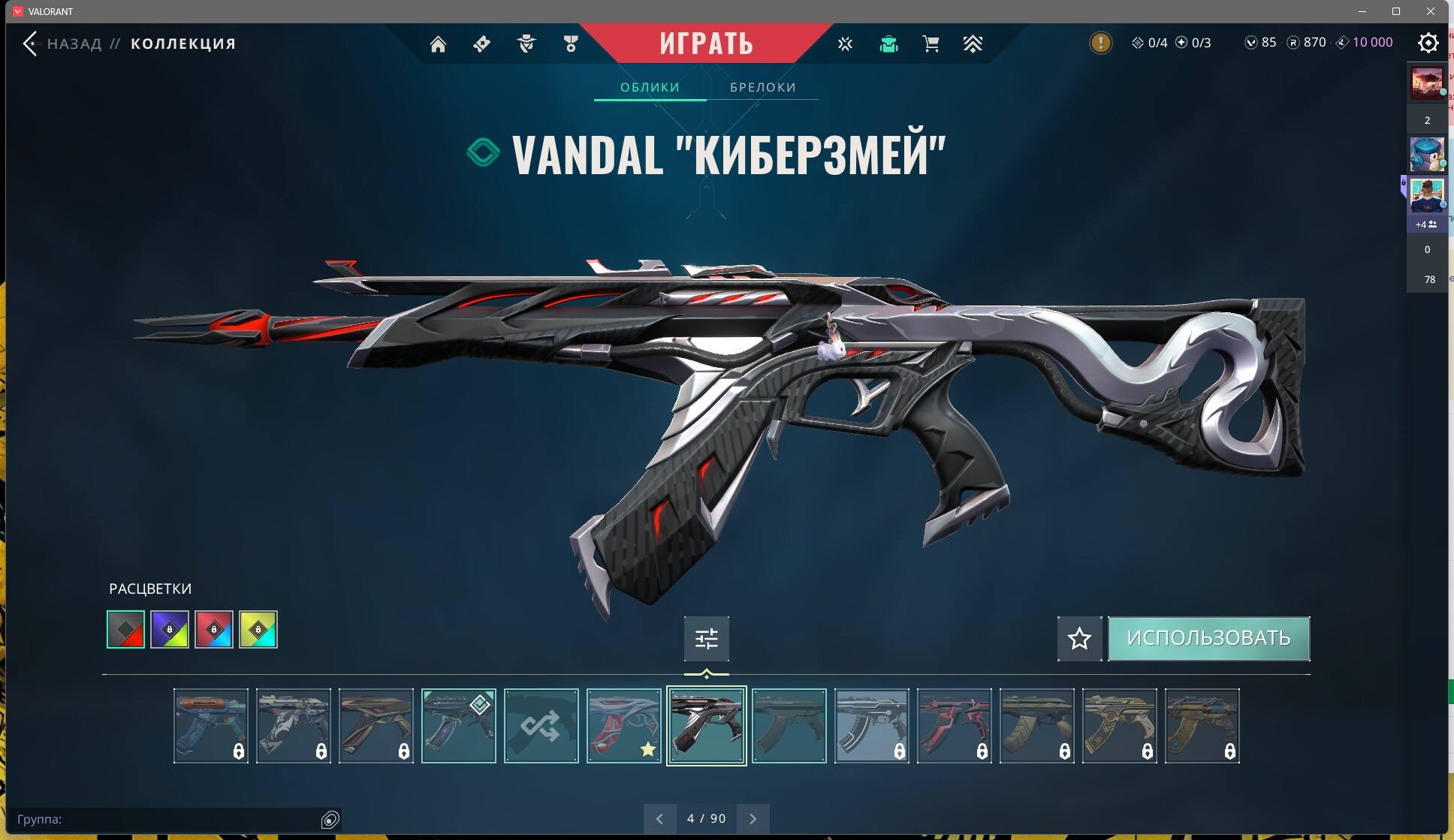1454x840 pixels.
Task: Equip skin with ИСПОЛЬЗОВАТЬ button
Action: [1208, 638]
